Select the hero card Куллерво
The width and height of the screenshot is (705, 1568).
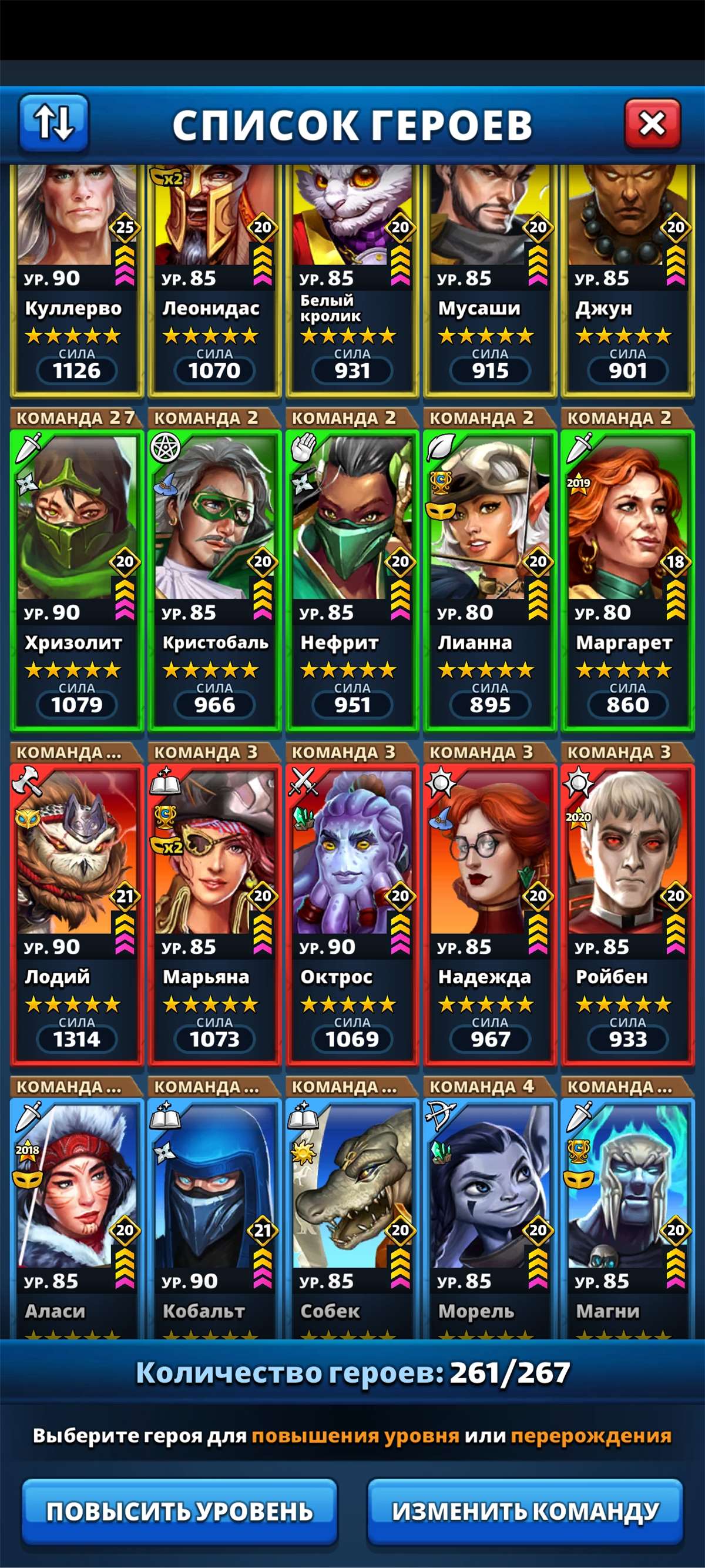(76, 280)
